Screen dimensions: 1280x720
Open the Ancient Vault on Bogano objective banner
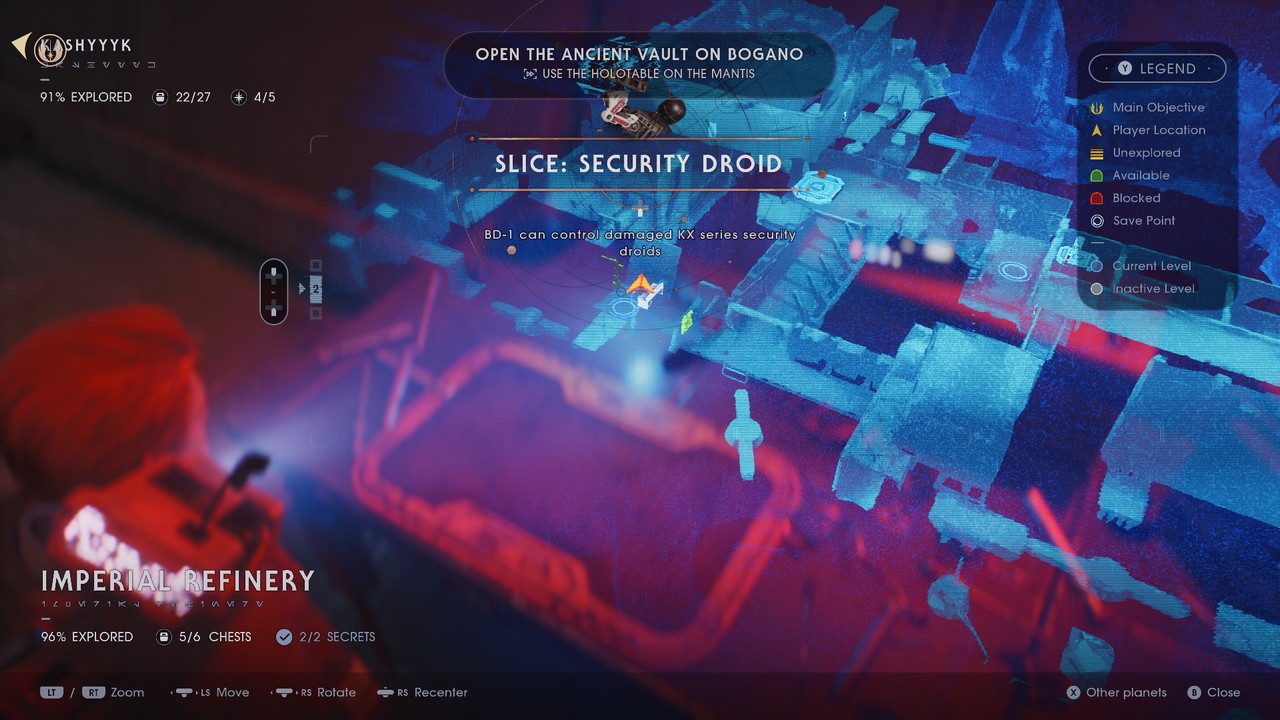(x=639, y=62)
